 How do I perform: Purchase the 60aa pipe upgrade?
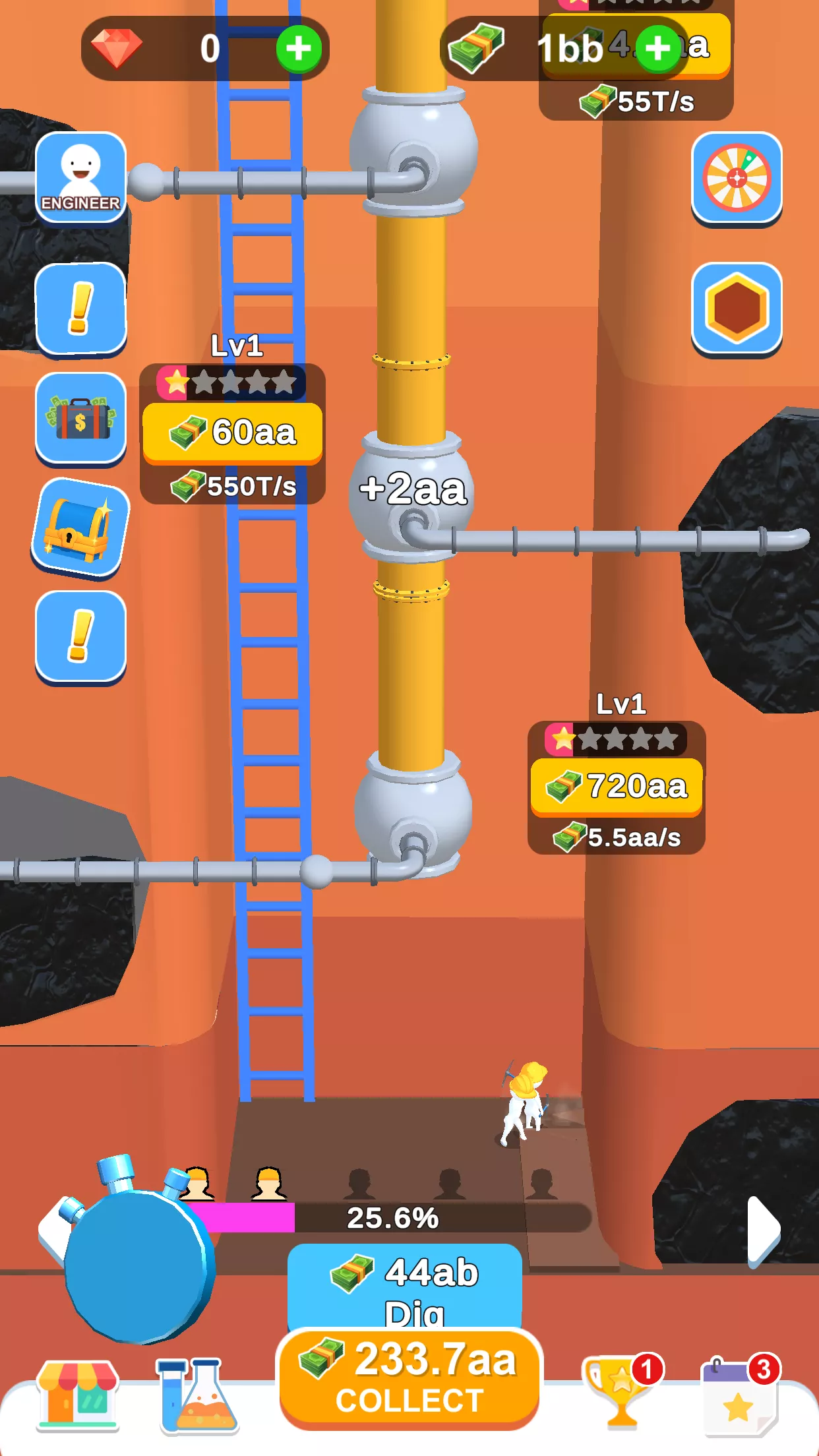(x=233, y=433)
